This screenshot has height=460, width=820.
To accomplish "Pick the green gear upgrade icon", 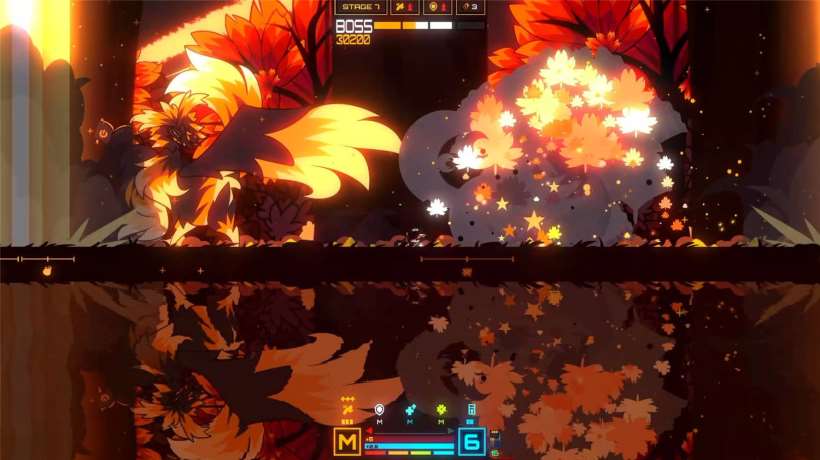I will [x=441, y=409].
